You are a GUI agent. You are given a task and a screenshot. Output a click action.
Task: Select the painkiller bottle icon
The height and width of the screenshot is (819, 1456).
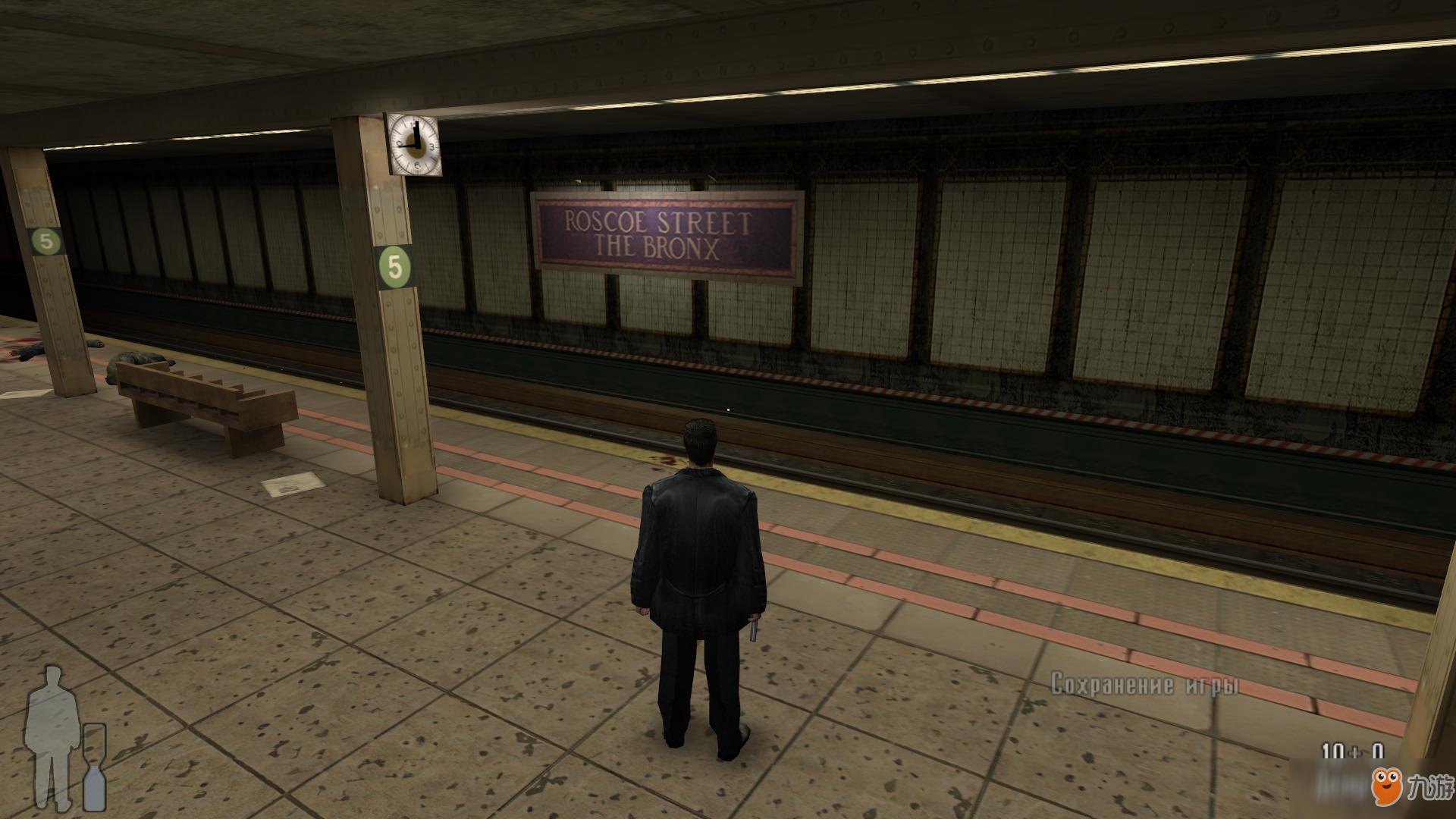(94, 767)
